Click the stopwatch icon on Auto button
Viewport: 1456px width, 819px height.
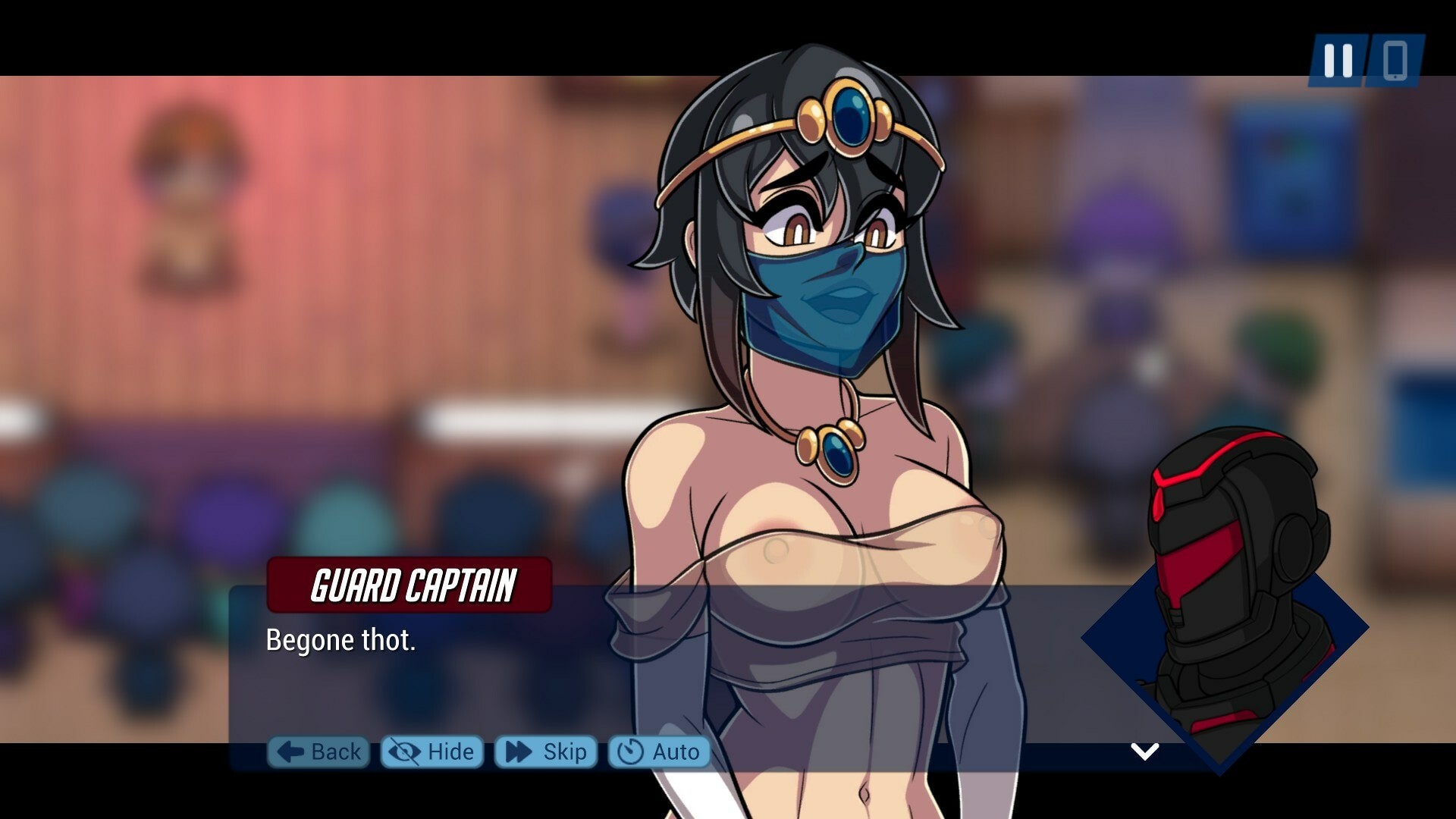[x=631, y=752]
